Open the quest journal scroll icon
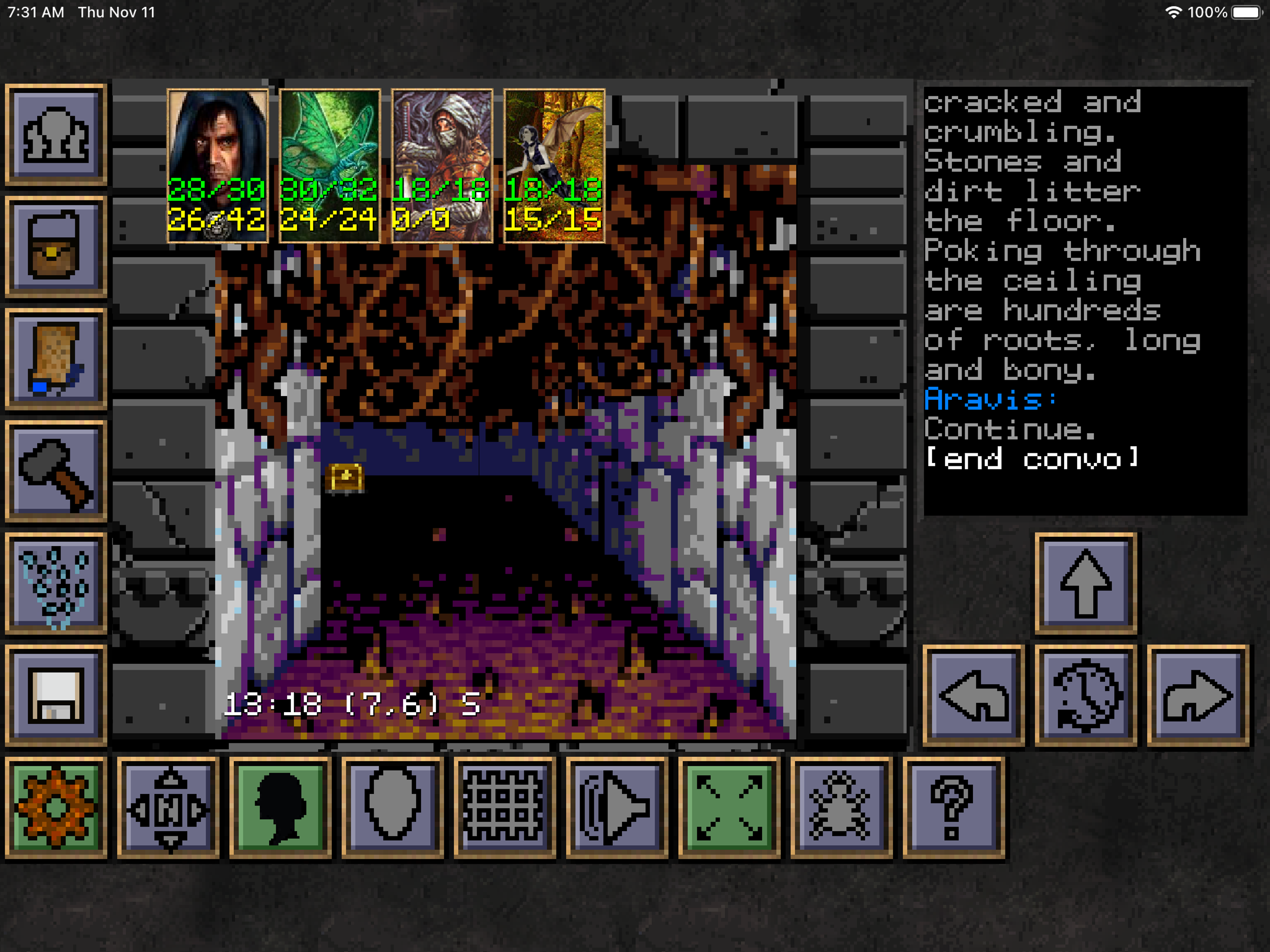 click(x=56, y=359)
